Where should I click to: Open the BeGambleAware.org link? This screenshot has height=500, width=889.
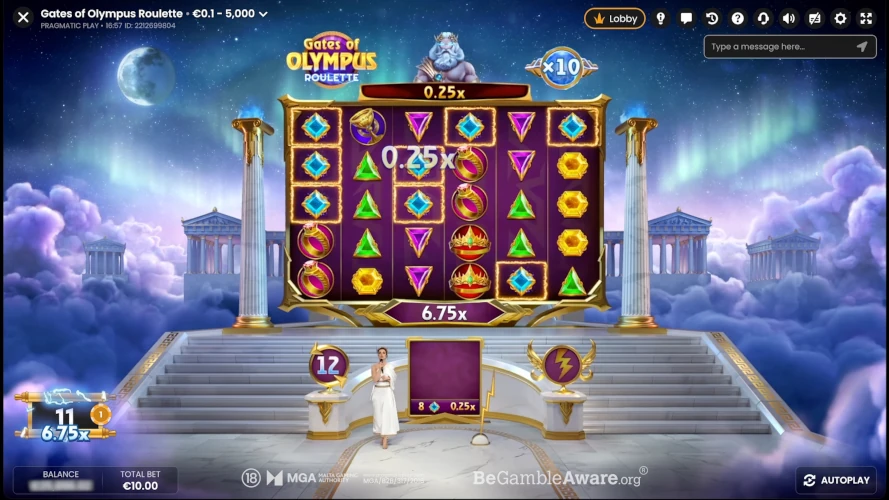coord(558,478)
